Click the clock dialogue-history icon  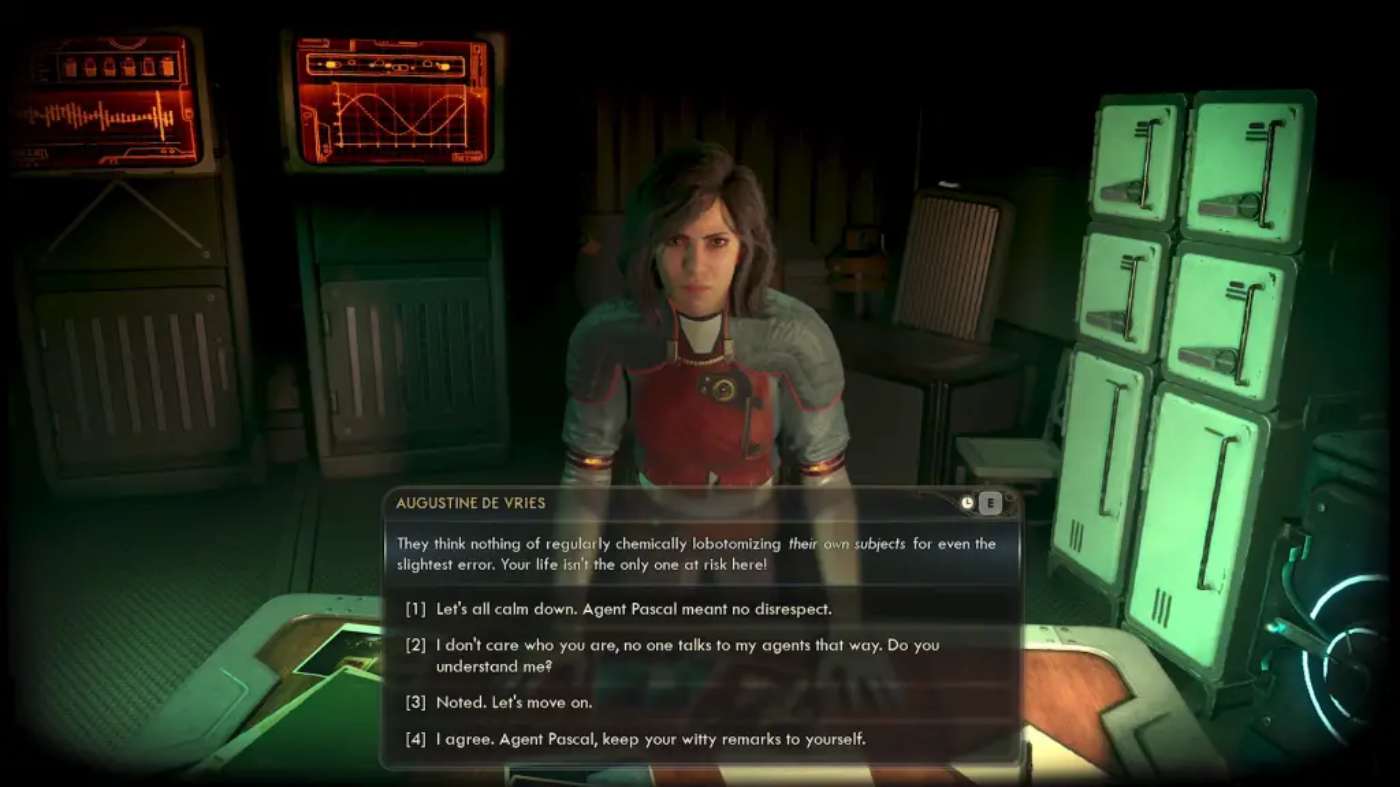966,503
